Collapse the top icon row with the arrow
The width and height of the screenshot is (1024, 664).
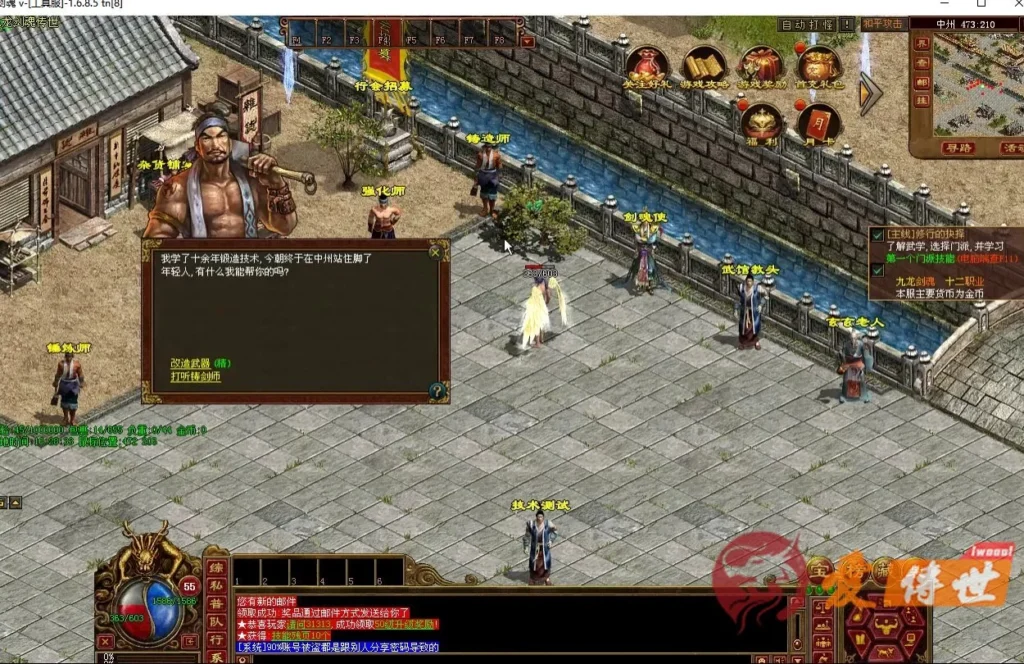[x=869, y=93]
